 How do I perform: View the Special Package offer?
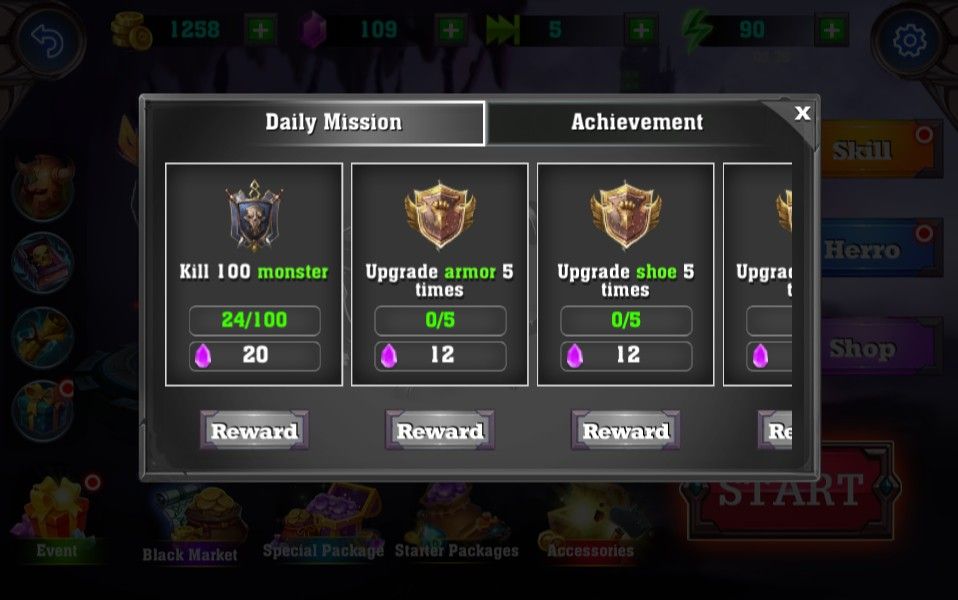coord(323,522)
